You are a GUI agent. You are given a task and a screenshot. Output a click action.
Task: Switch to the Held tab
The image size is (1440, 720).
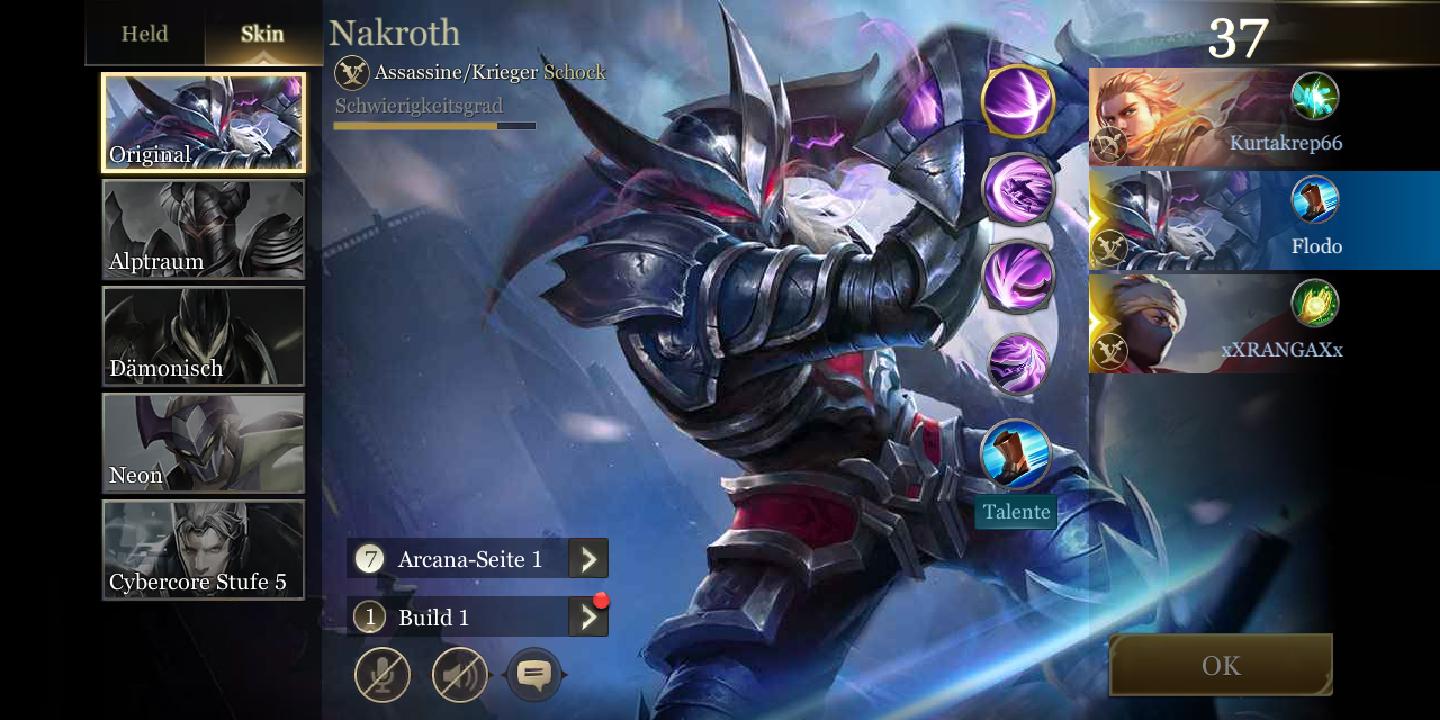[145, 34]
